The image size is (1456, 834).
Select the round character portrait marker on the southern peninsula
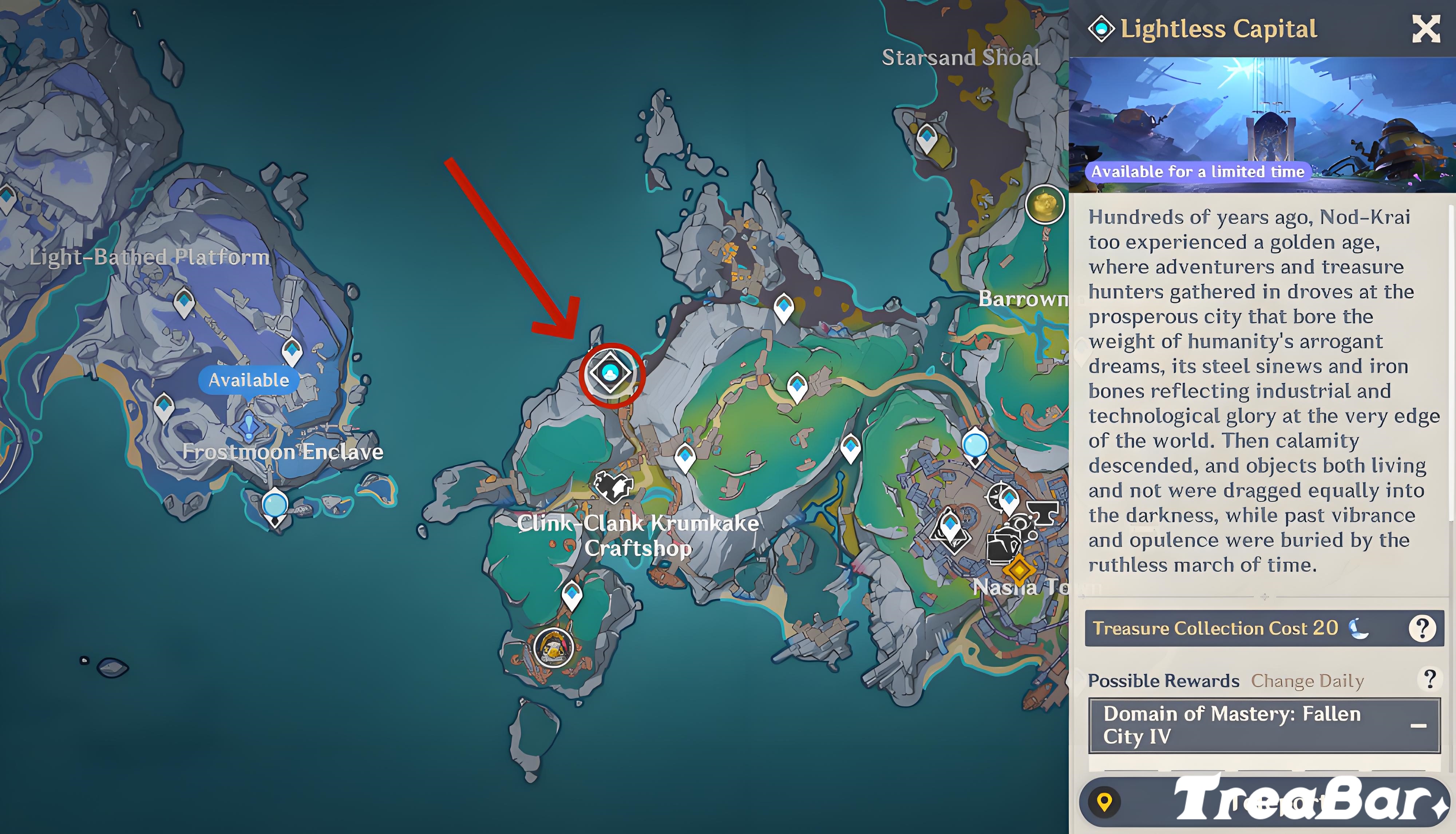554,647
